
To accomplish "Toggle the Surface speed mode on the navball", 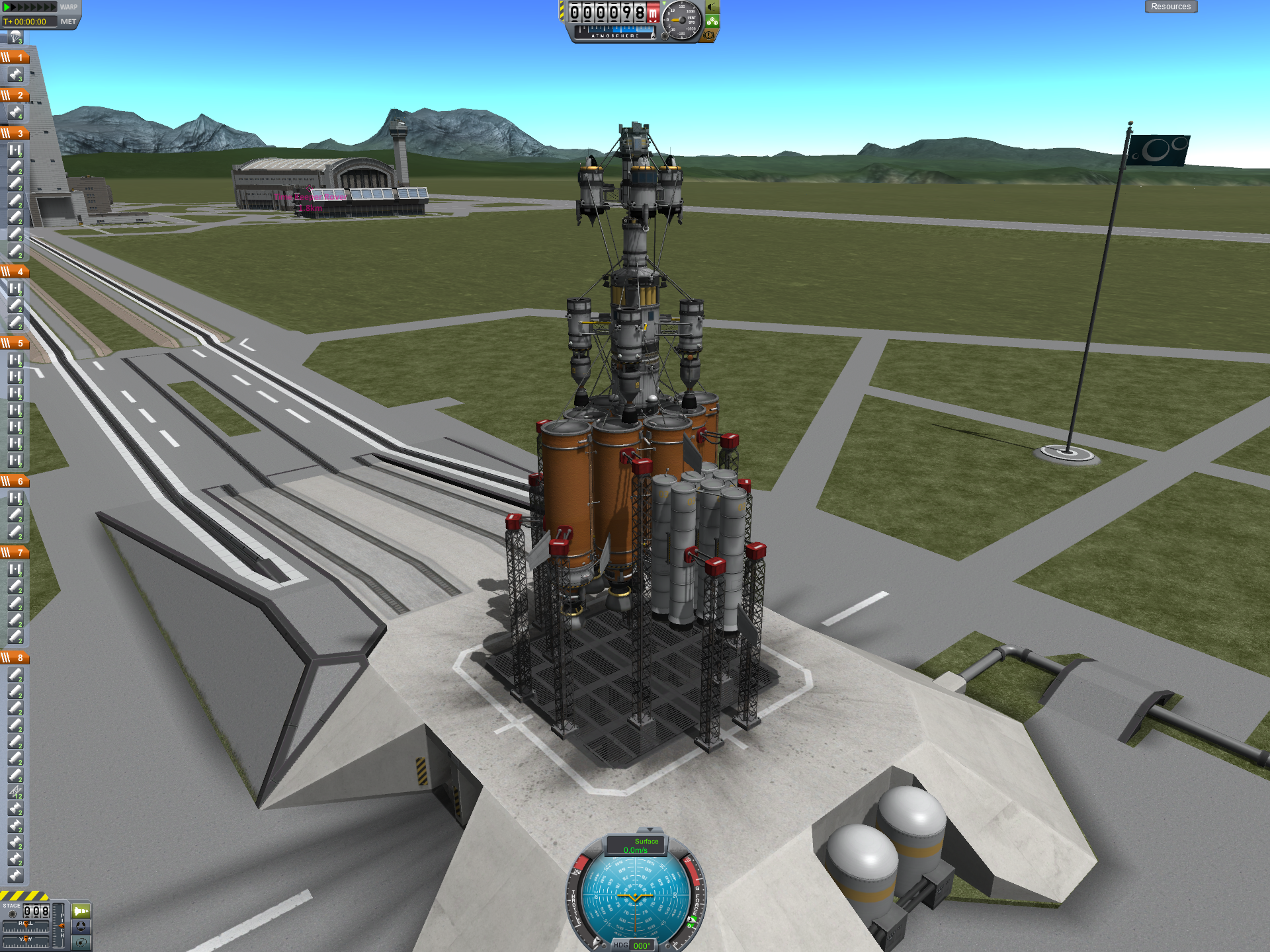I will click(x=636, y=846).
